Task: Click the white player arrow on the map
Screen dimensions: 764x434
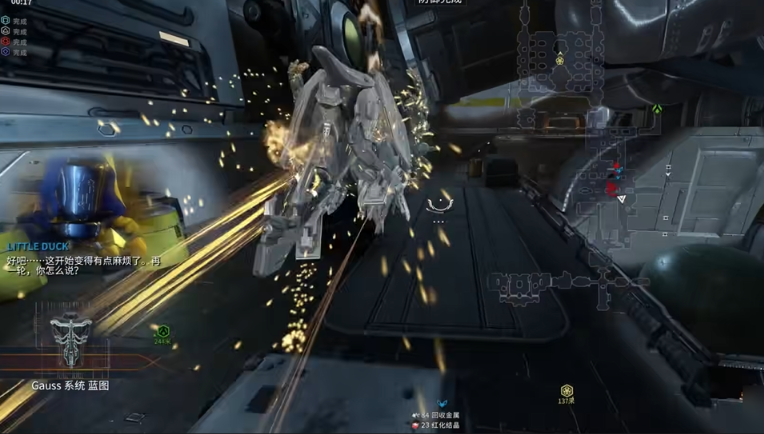Action: click(621, 199)
